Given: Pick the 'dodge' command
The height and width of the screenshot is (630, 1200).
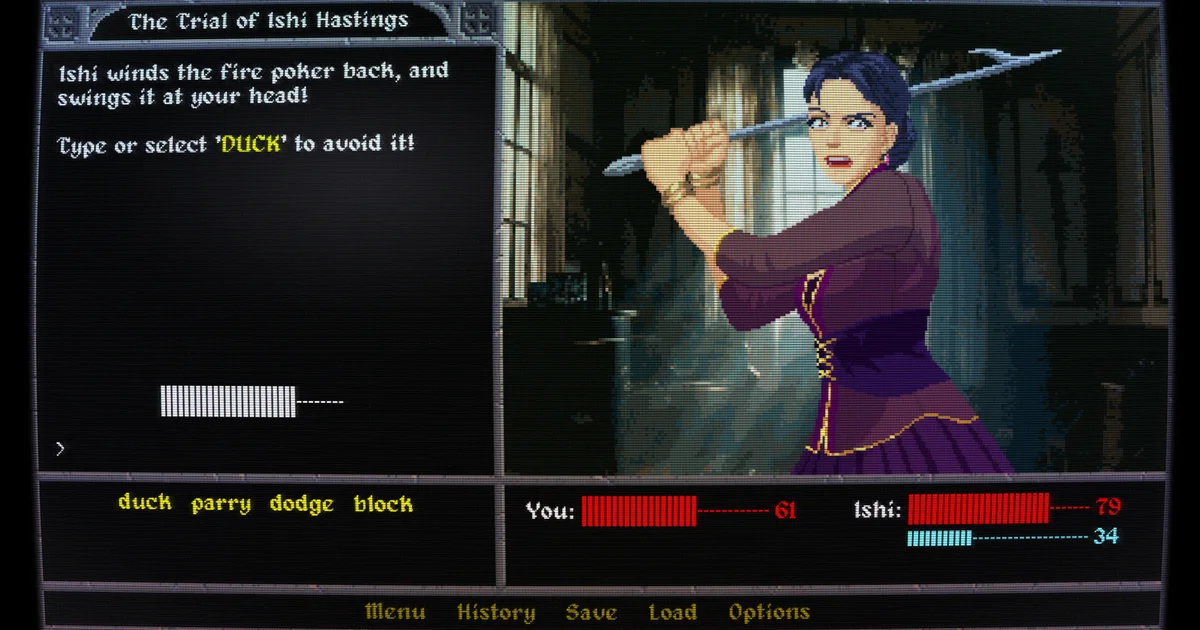Looking at the screenshot, I should (301, 504).
